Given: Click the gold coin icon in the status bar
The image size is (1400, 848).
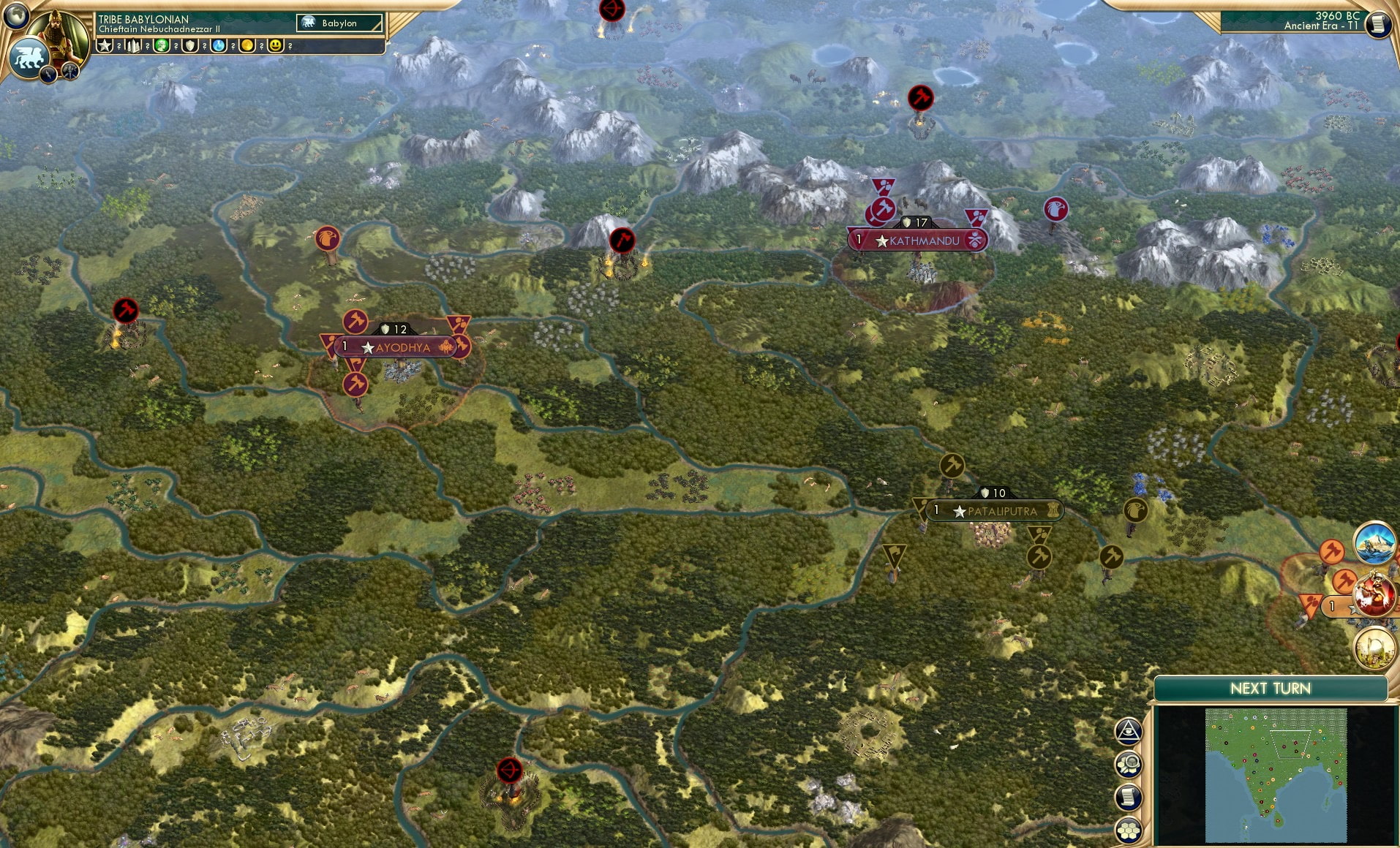Looking at the screenshot, I should point(246,45).
